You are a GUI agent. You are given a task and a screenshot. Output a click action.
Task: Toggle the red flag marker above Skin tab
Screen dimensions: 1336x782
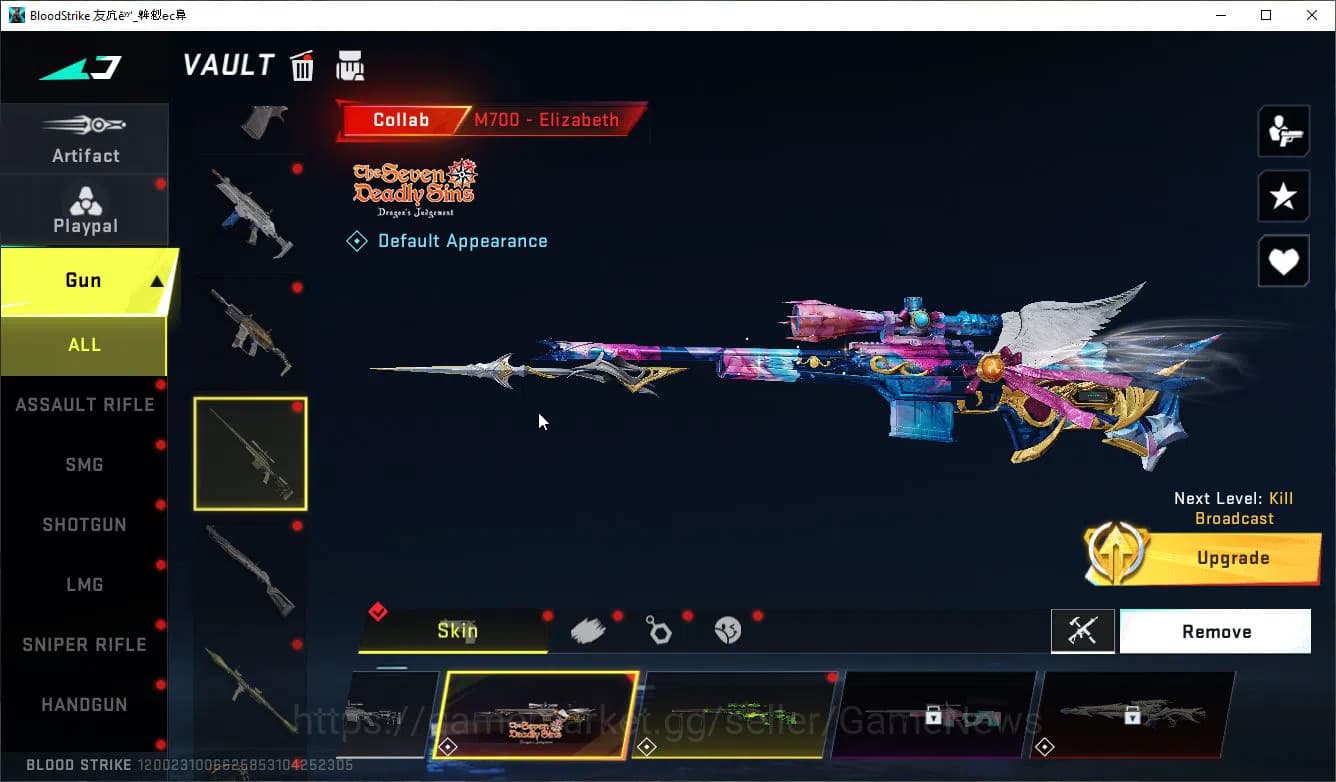point(378,611)
